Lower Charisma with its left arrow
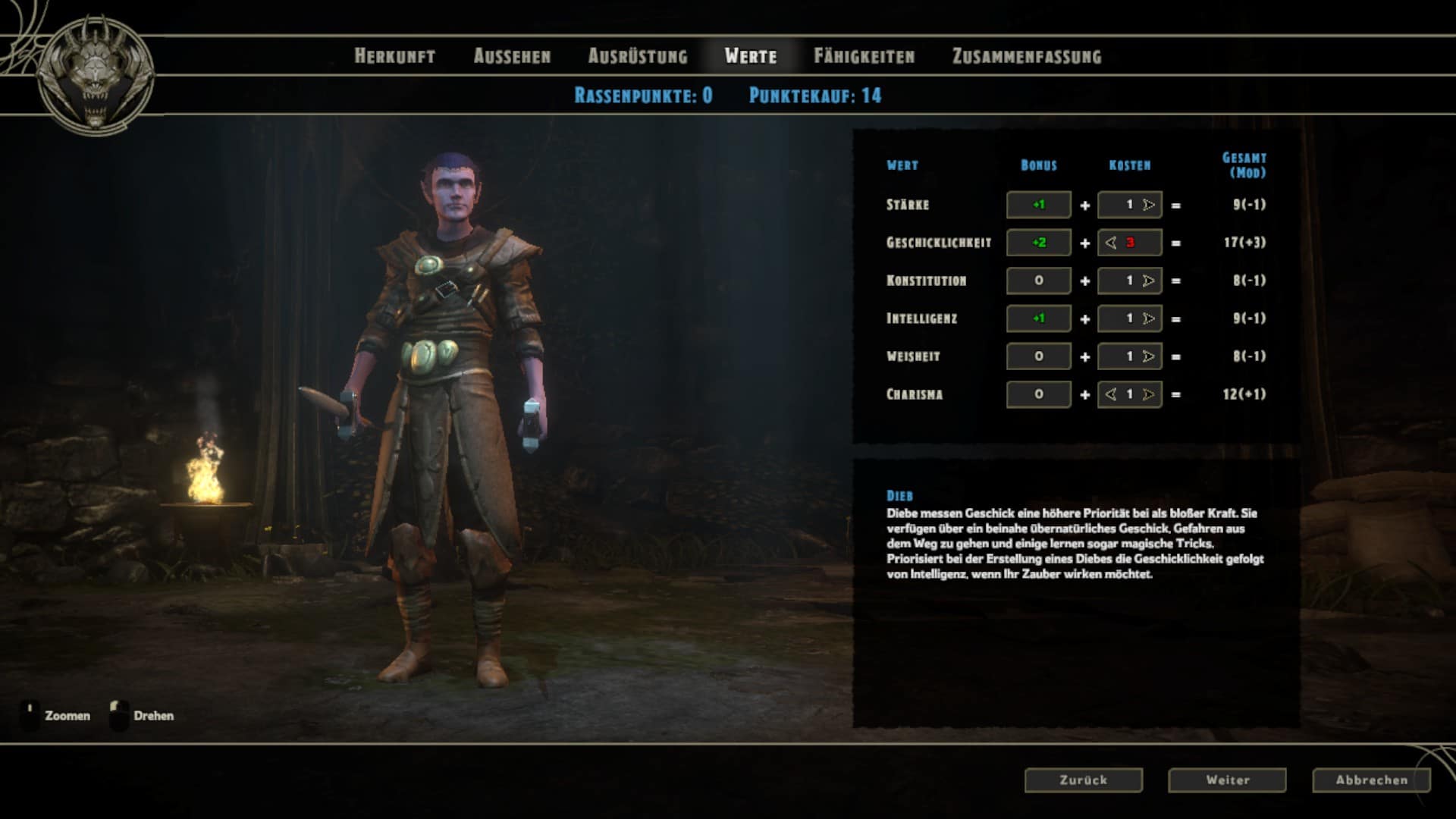Image resolution: width=1456 pixels, height=819 pixels. (x=1111, y=394)
